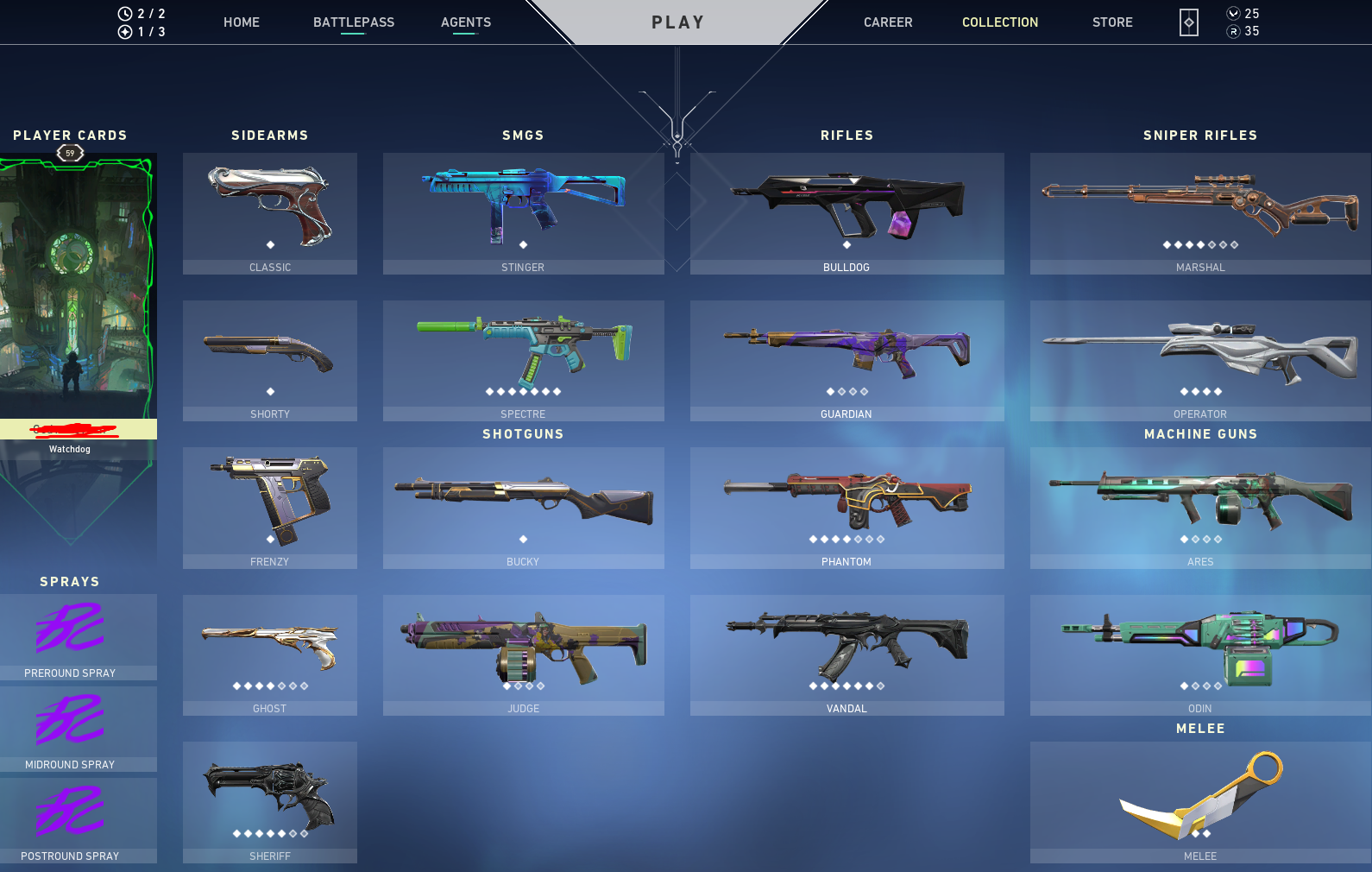Go to the Career page

(888, 22)
